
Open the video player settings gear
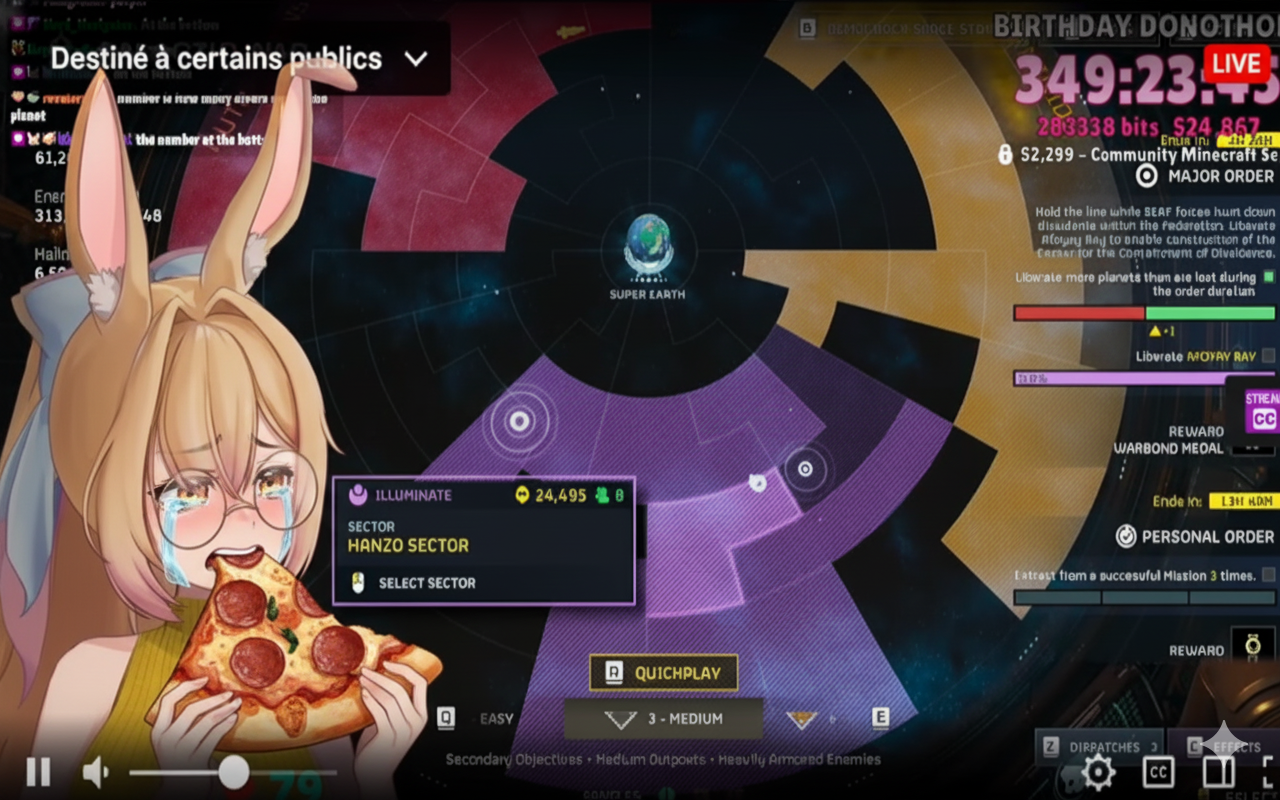pos(1098,772)
